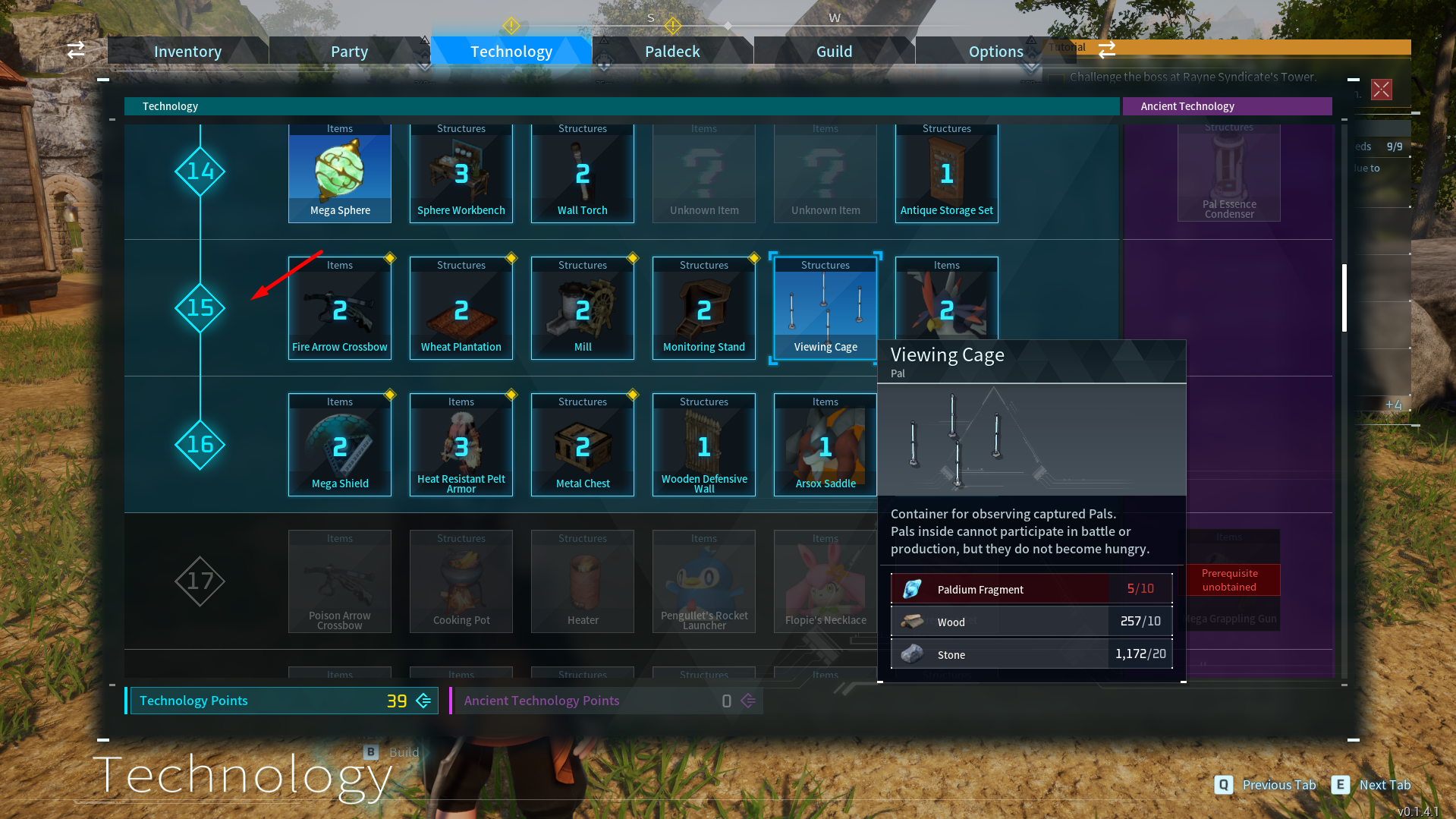Choose the Monitoring Stand technology
The image size is (1456, 819).
(x=704, y=308)
